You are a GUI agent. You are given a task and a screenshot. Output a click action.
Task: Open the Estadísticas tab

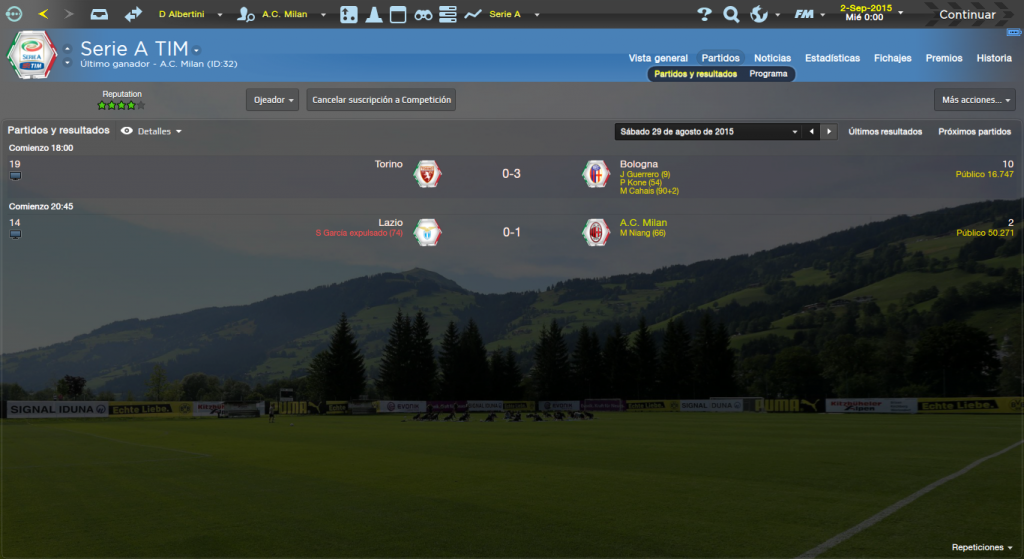tap(832, 58)
